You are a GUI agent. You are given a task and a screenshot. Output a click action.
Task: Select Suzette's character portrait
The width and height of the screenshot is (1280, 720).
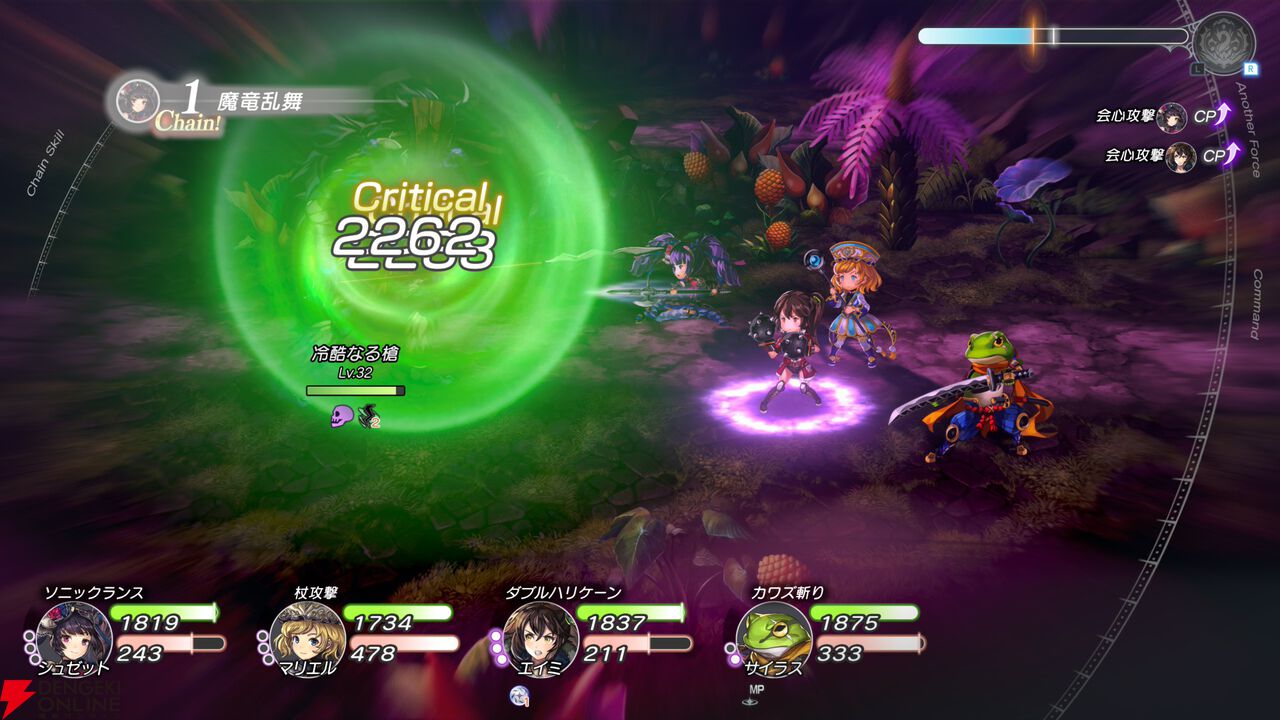[74, 636]
